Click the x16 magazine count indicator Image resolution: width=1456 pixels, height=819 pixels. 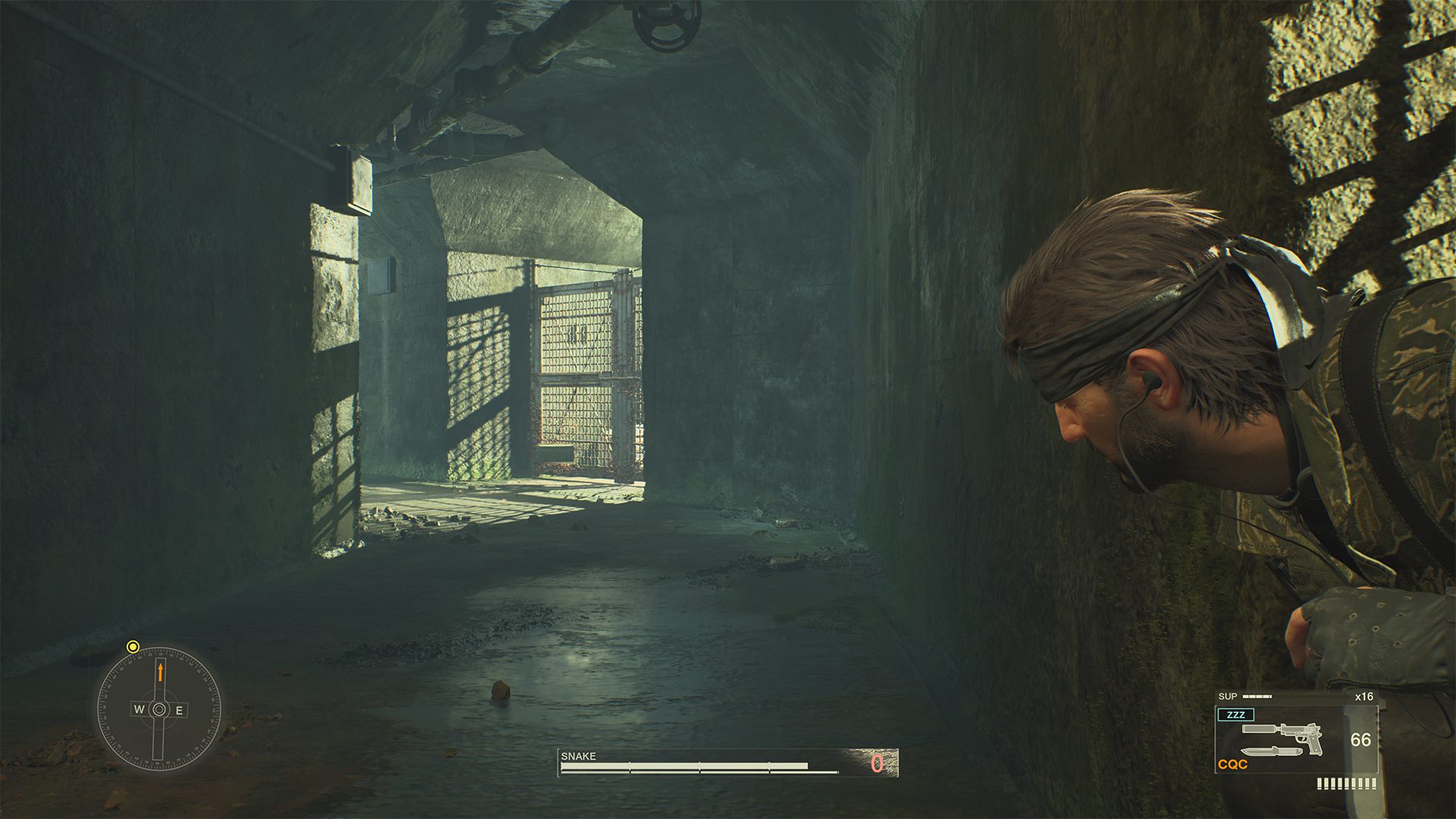(x=1364, y=697)
